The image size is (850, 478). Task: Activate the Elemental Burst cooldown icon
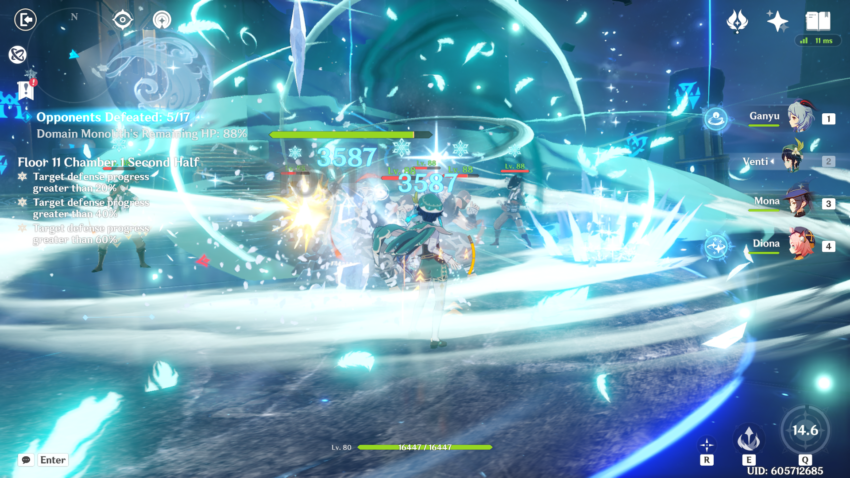804,430
